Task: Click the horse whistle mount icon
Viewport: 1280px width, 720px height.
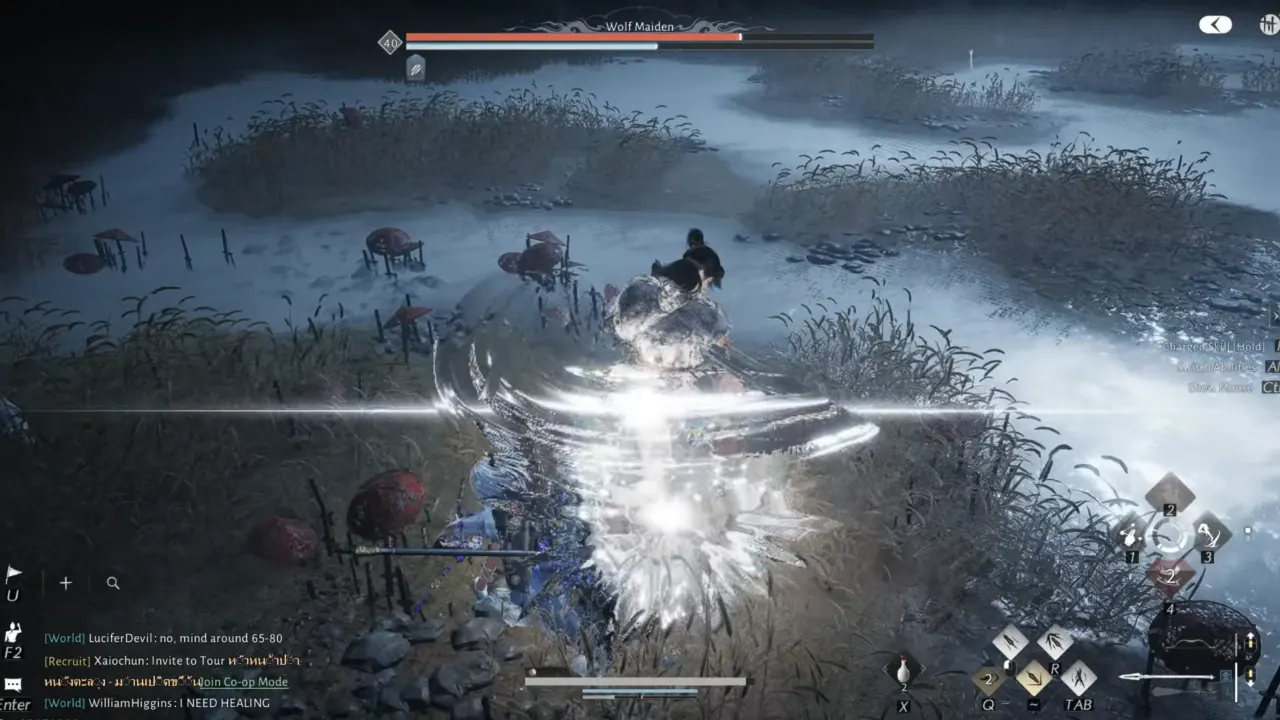Action: point(903,668)
